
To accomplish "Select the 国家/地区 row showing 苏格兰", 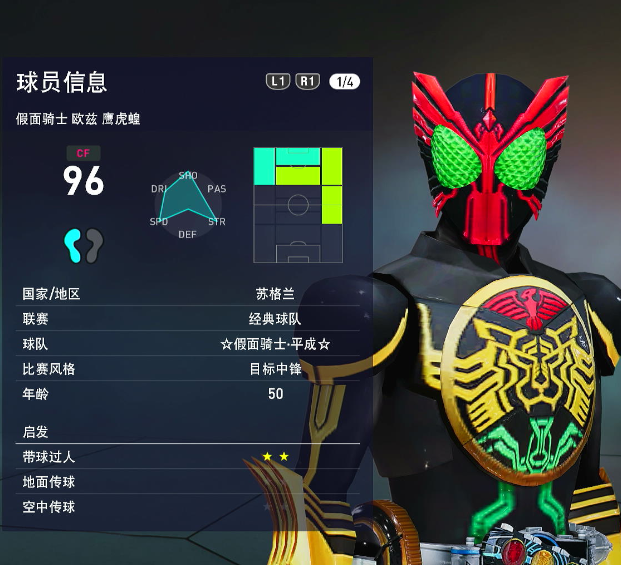I will point(189,294).
